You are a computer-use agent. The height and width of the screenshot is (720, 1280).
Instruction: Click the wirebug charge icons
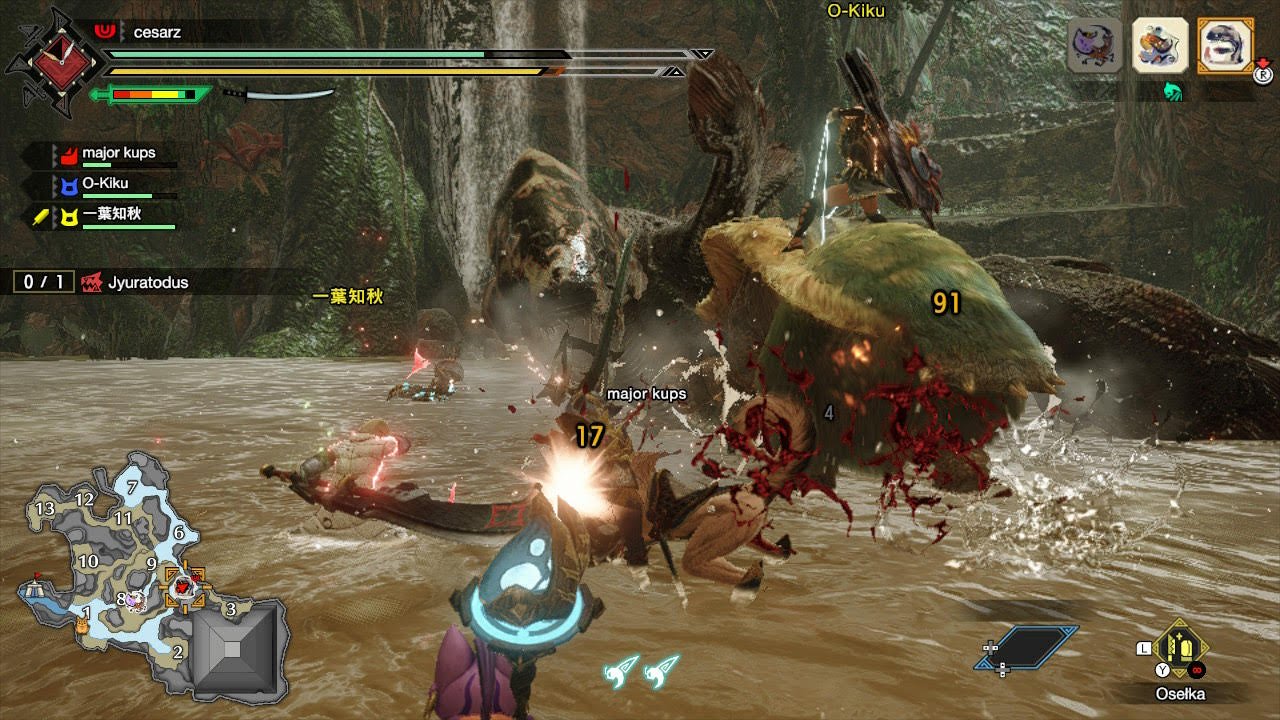(x=641, y=670)
